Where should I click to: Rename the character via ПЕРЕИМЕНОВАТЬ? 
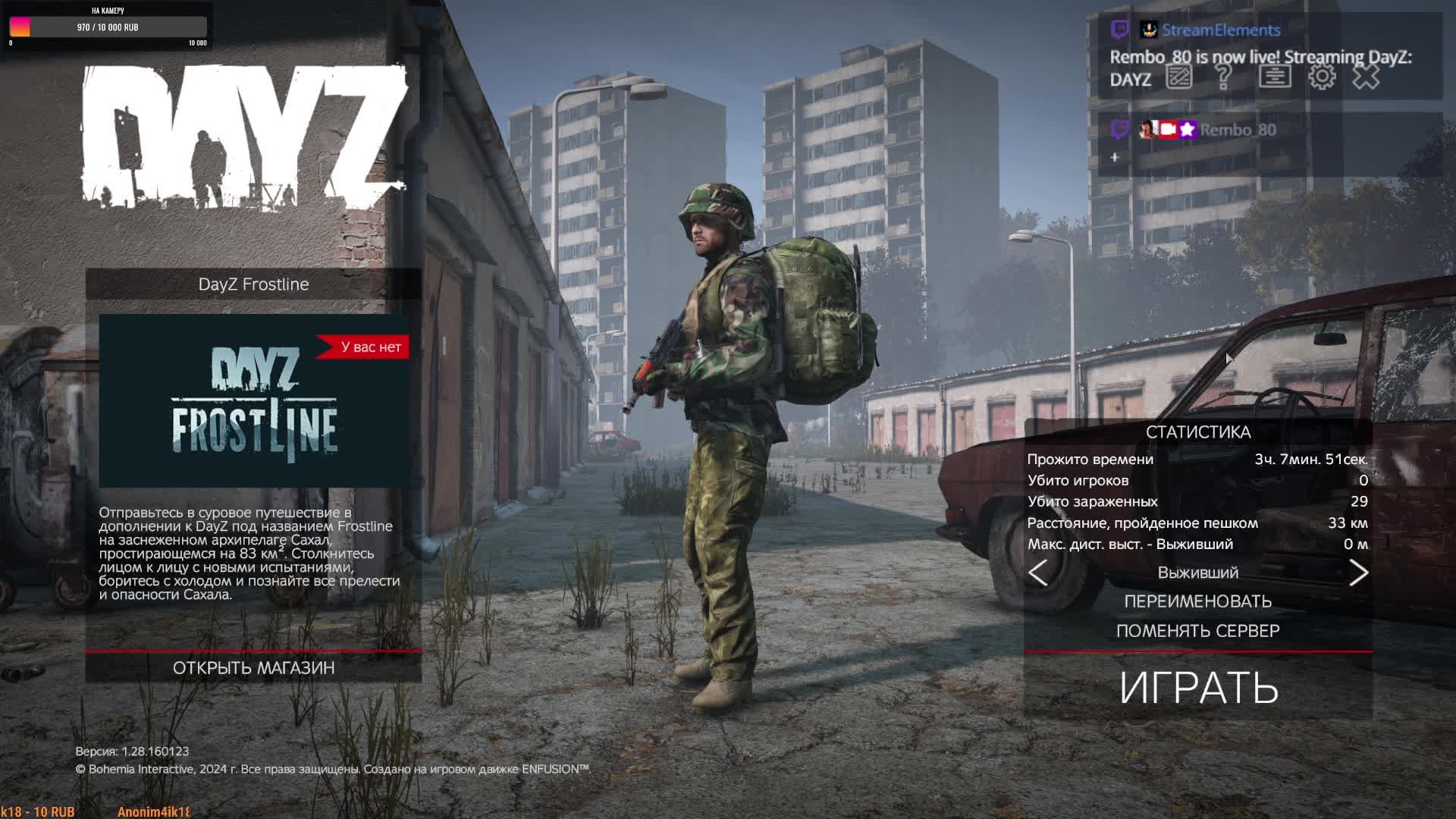click(x=1198, y=601)
